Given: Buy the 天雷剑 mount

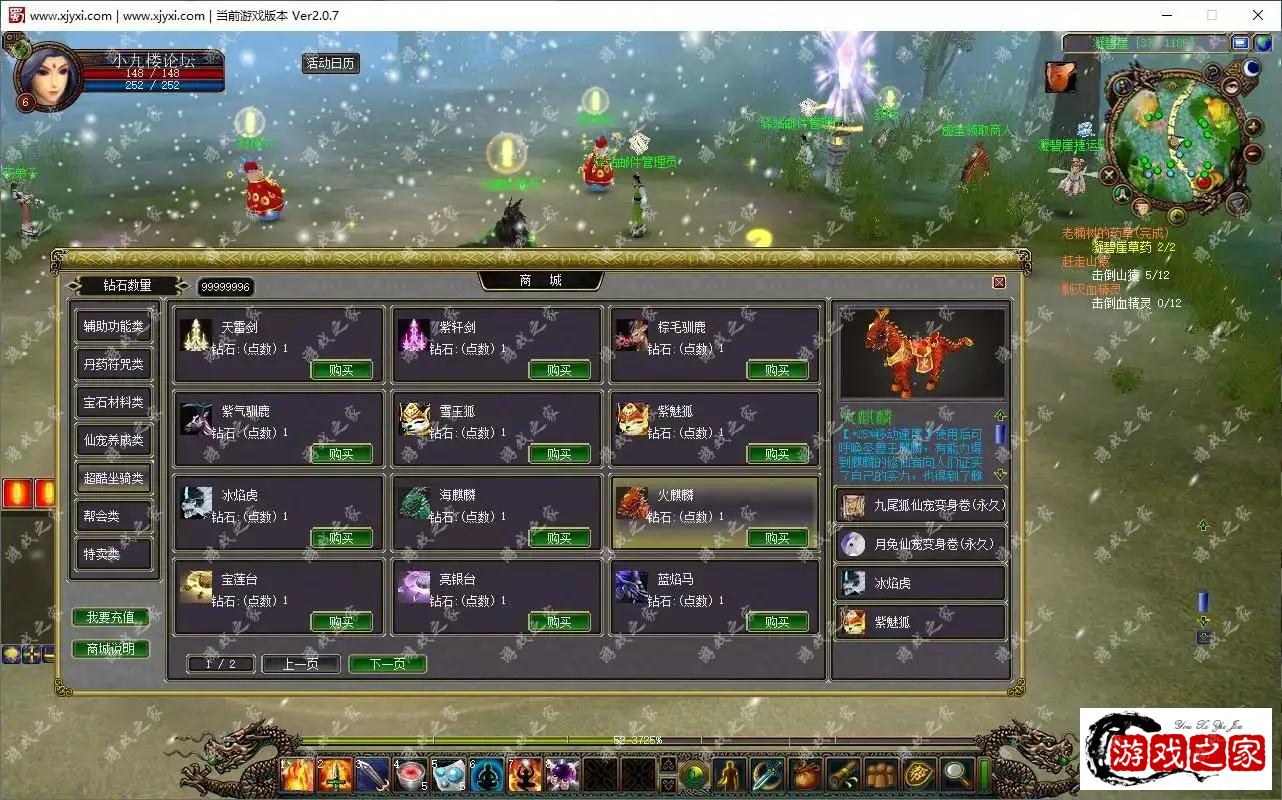Looking at the screenshot, I should [341, 370].
